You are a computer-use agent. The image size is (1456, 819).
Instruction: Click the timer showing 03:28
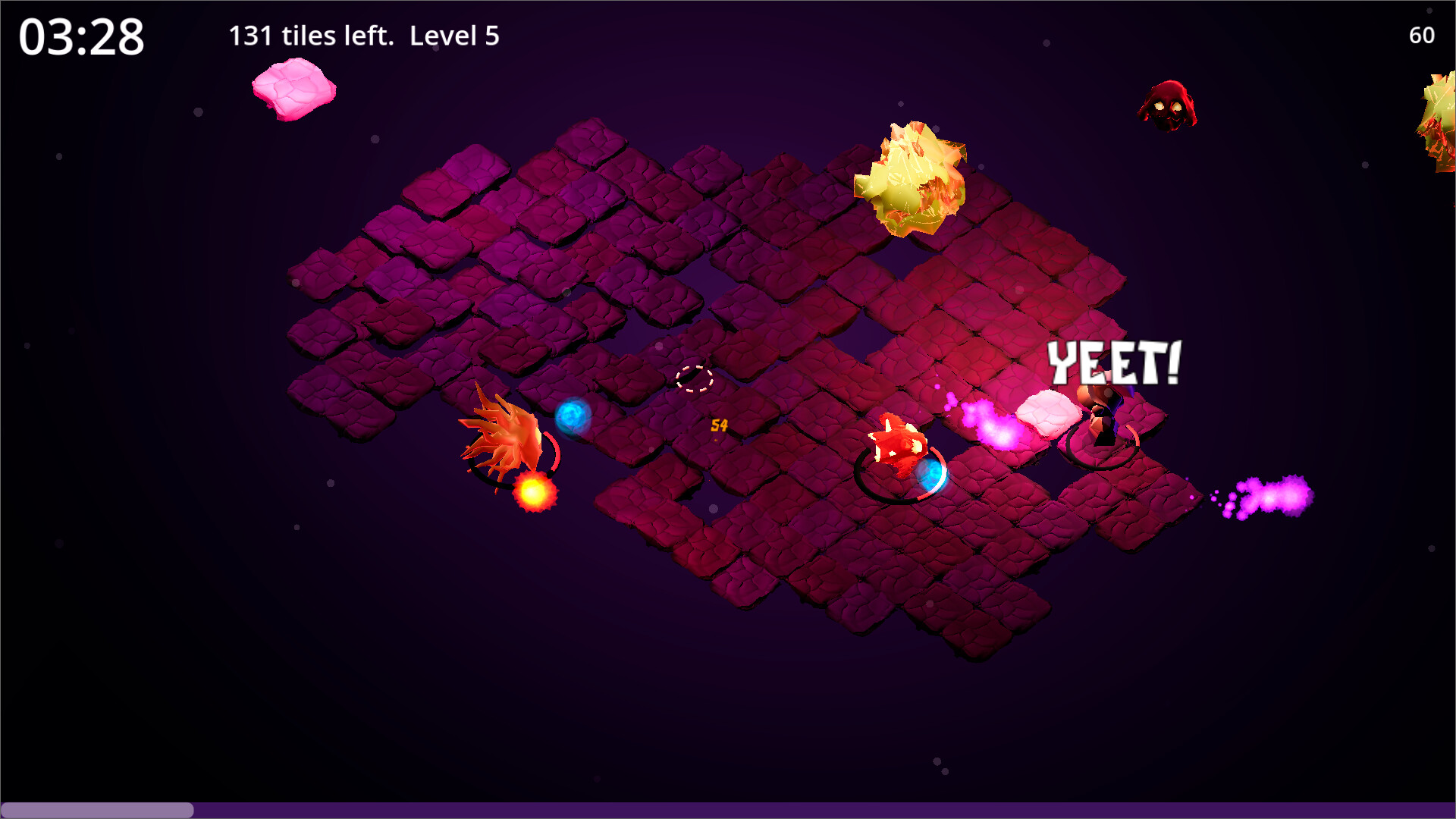80,35
